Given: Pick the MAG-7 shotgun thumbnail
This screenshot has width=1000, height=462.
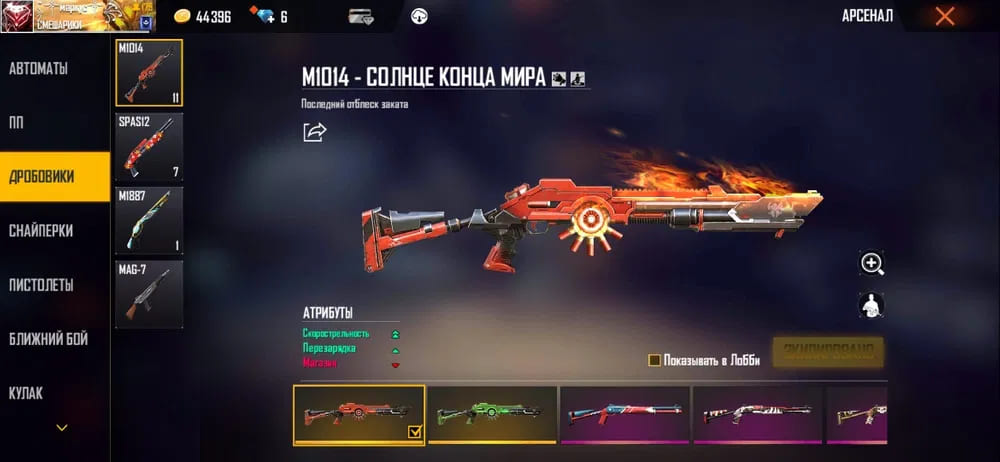Looking at the screenshot, I should pyautogui.click(x=149, y=292).
